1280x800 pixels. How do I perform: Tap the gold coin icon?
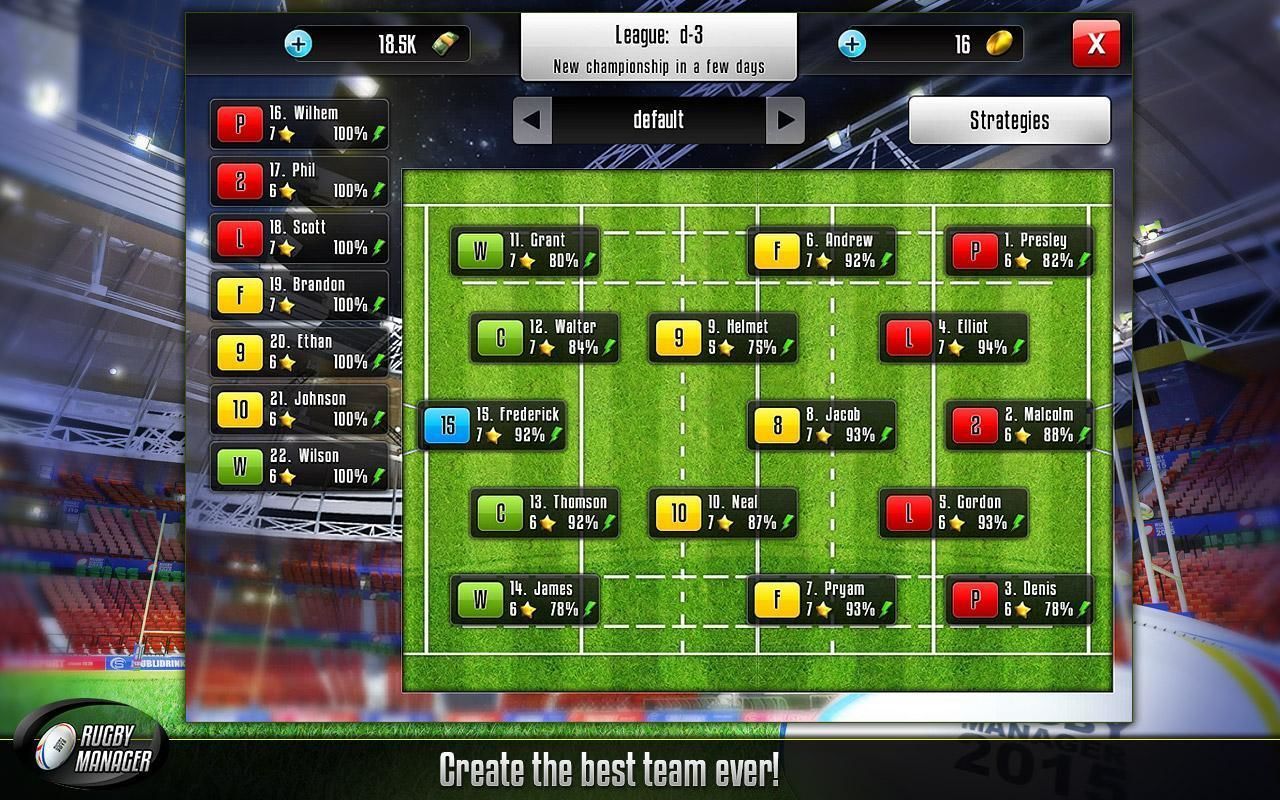(x=1000, y=43)
